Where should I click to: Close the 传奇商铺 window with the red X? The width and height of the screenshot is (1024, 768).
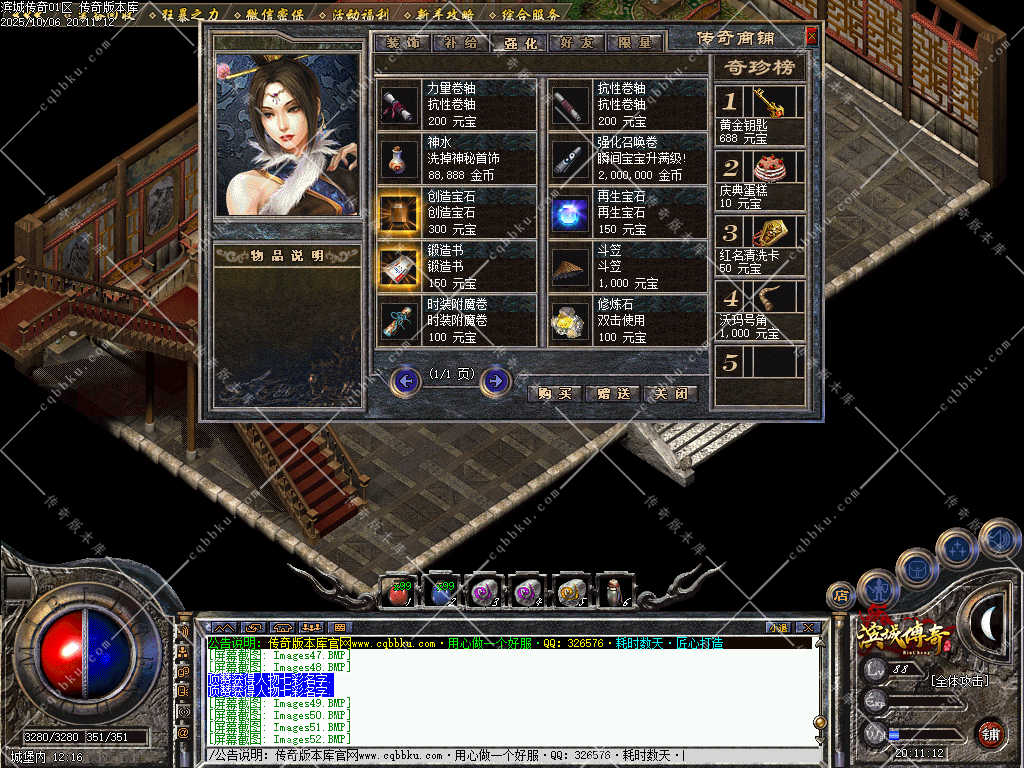click(x=811, y=37)
